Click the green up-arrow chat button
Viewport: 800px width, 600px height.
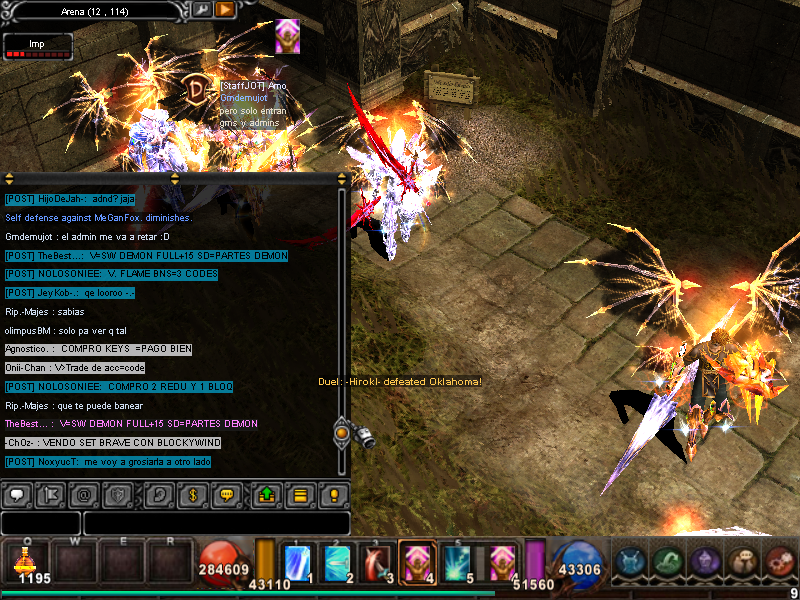pyautogui.click(x=264, y=494)
